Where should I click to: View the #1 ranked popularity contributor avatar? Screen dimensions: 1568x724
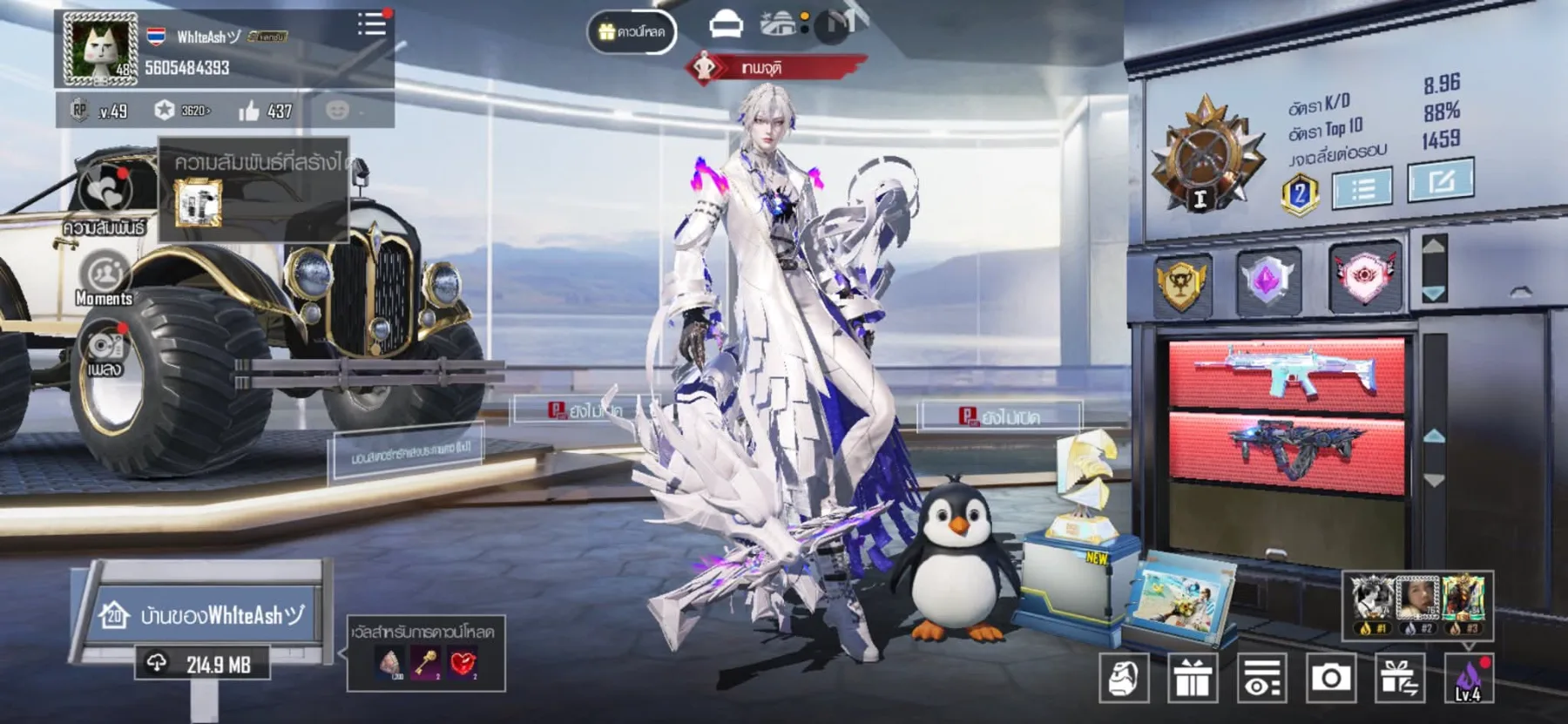click(x=1370, y=601)
